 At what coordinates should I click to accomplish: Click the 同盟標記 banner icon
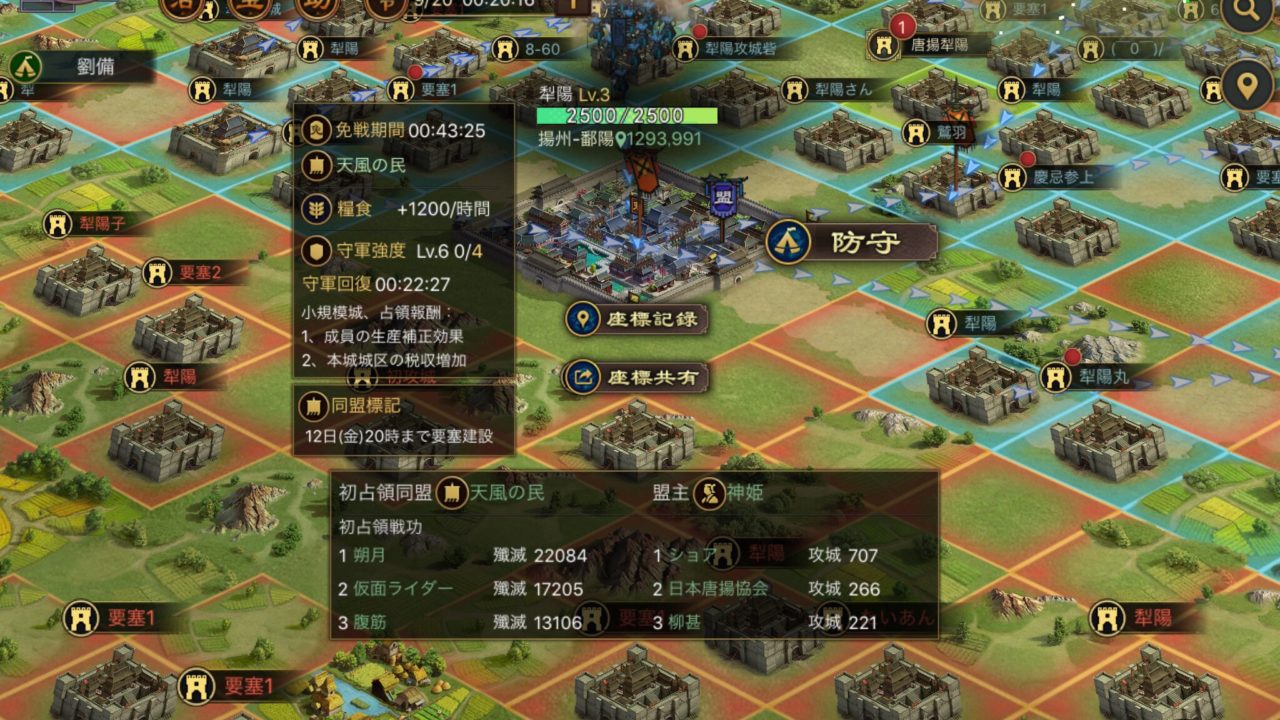(x=312, y=406)
